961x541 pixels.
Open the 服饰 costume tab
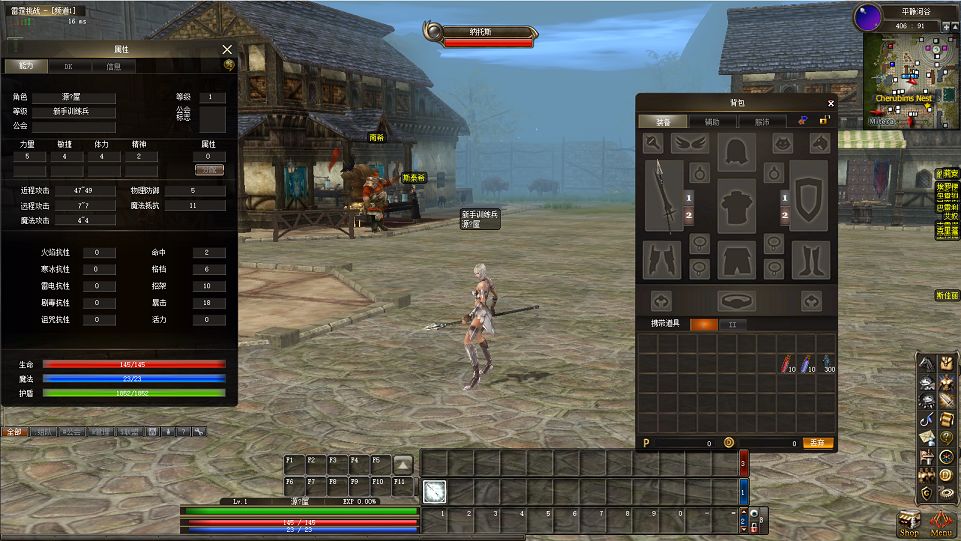point(762,121)
